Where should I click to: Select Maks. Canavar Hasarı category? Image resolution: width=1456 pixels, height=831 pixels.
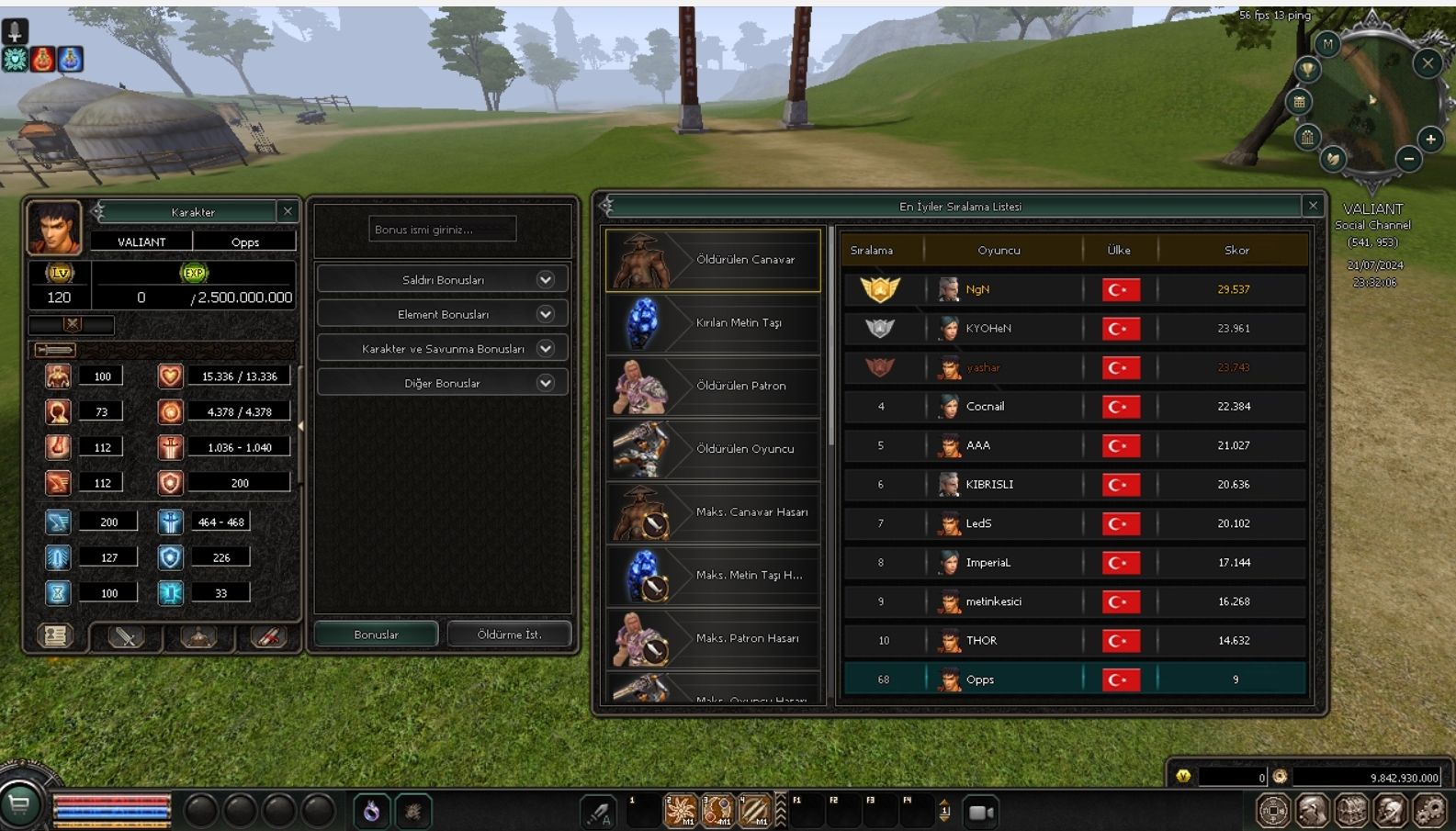pos(713,512)
